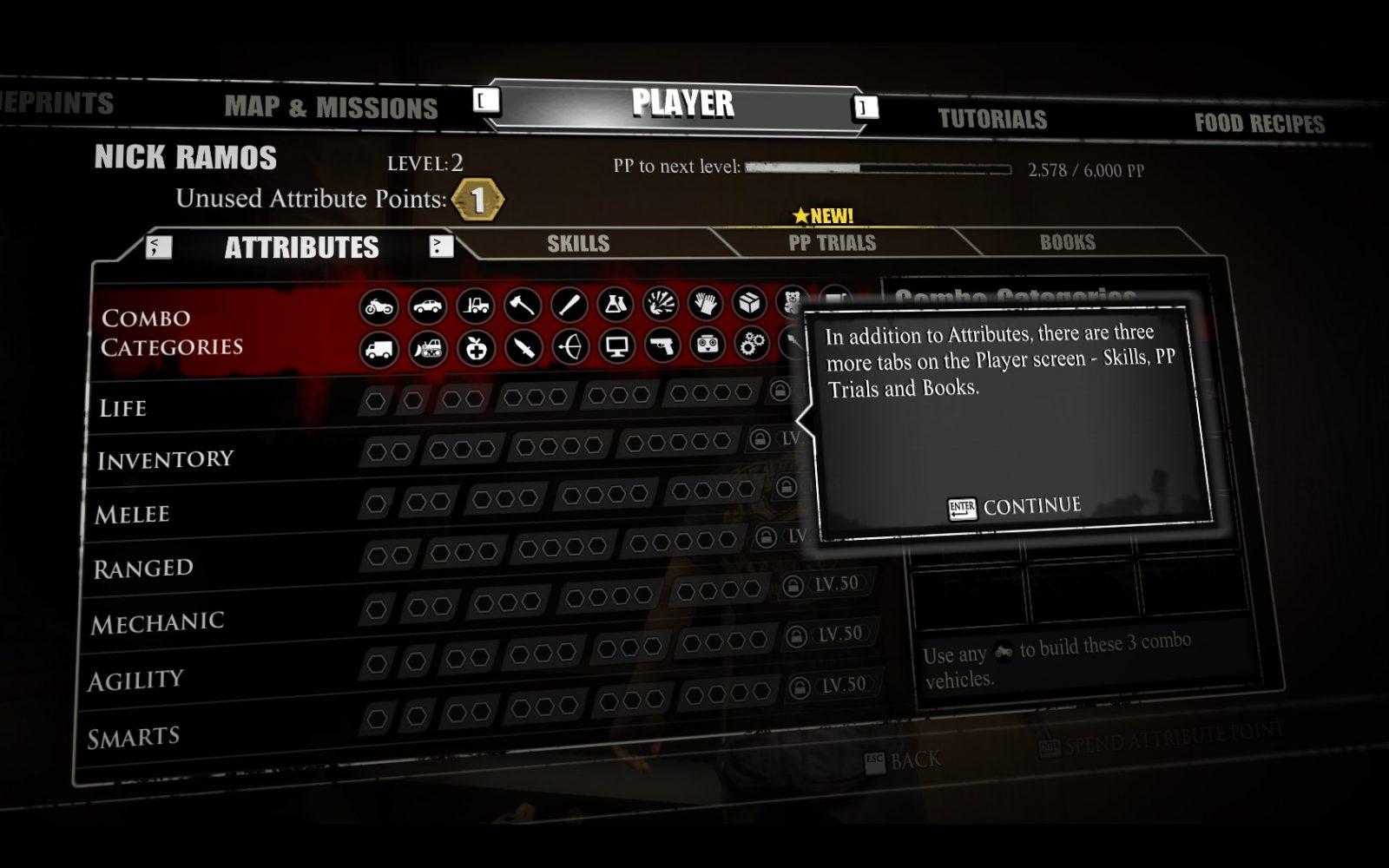The height and width of the screenshot is (868, 1389).
Task: Select the pistol combo category icon
Action: [x=662, y=346]
